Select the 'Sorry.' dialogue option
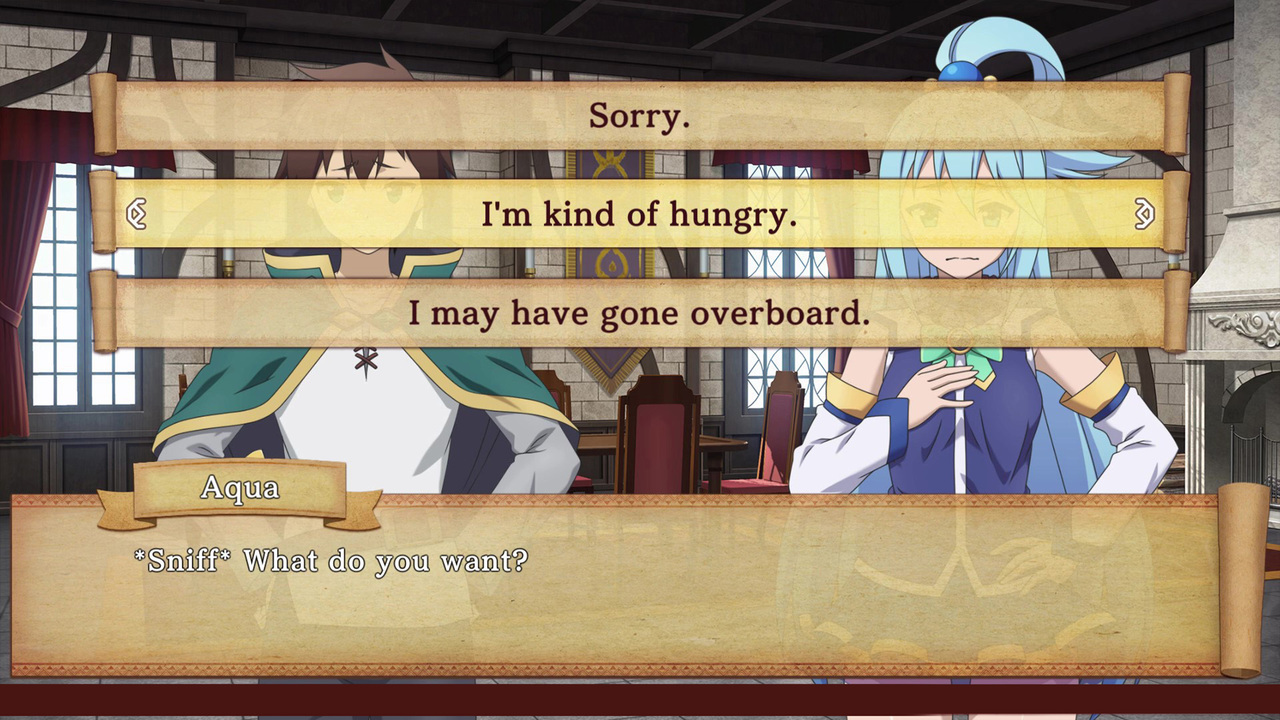The width and height of the screenshot is (1280, 720). [639, 117]
